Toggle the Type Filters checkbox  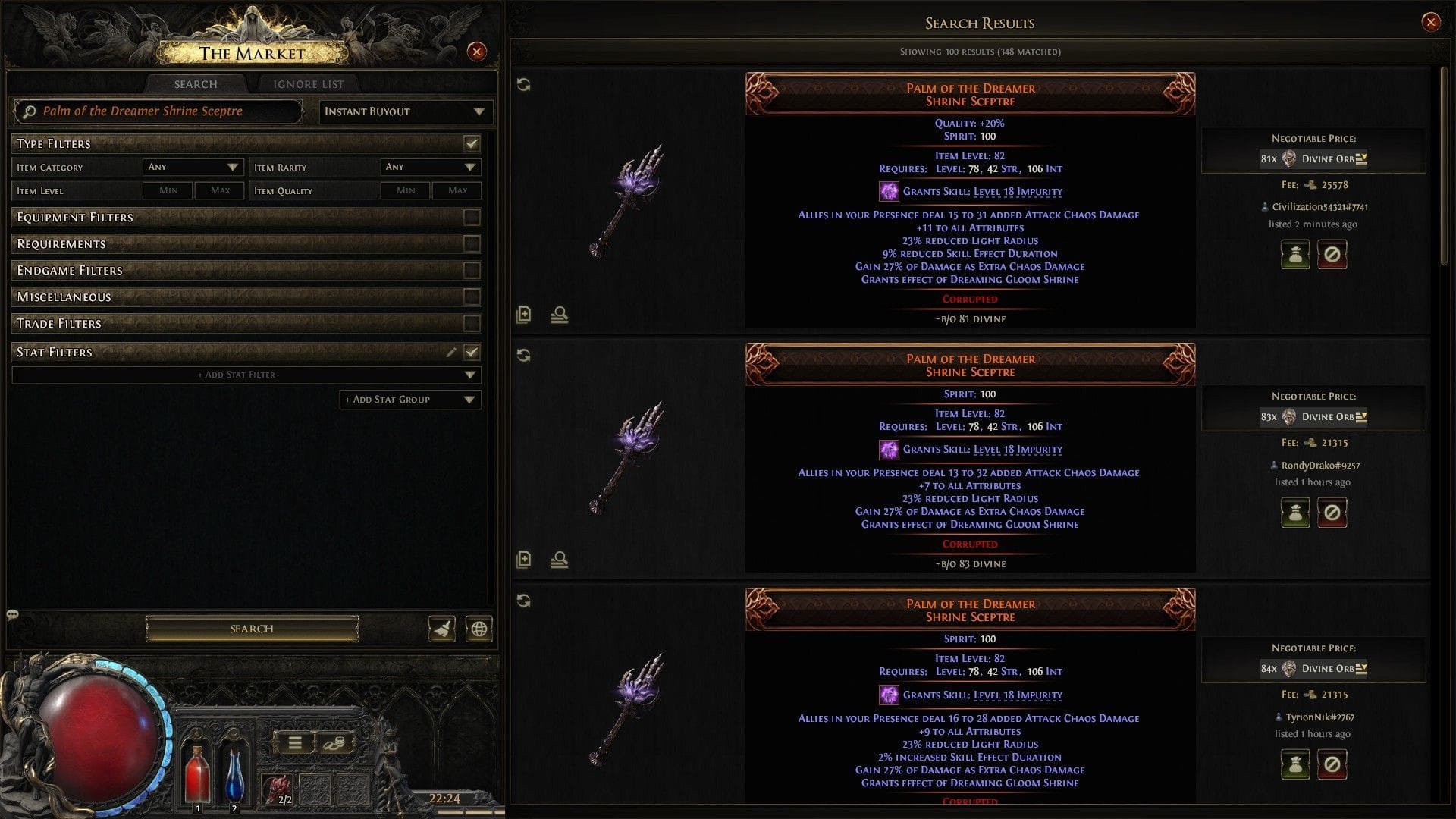471,143
